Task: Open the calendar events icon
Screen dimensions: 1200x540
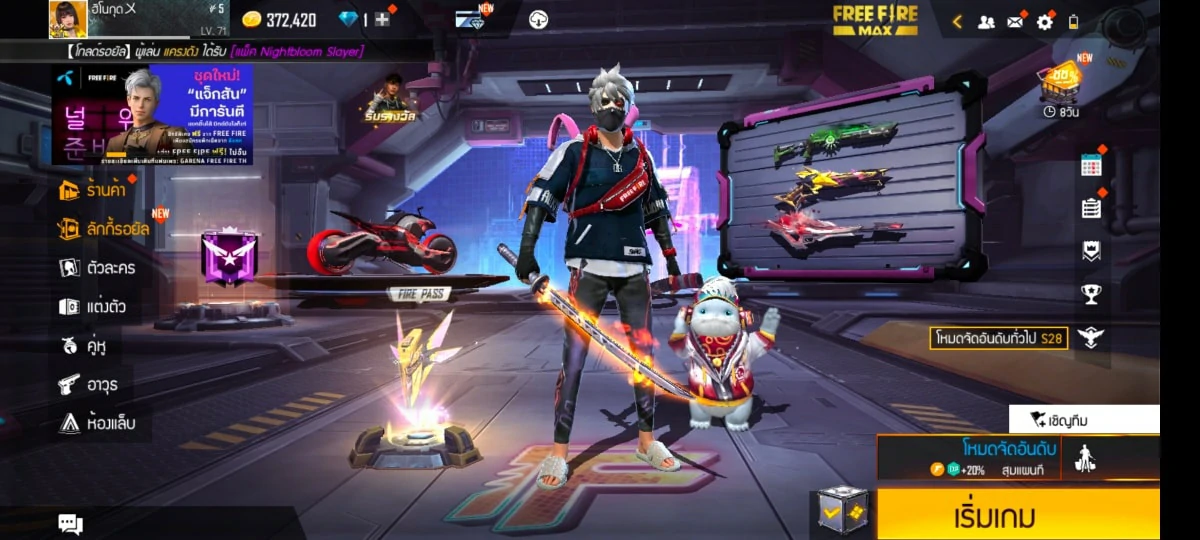Action: 1091,166
